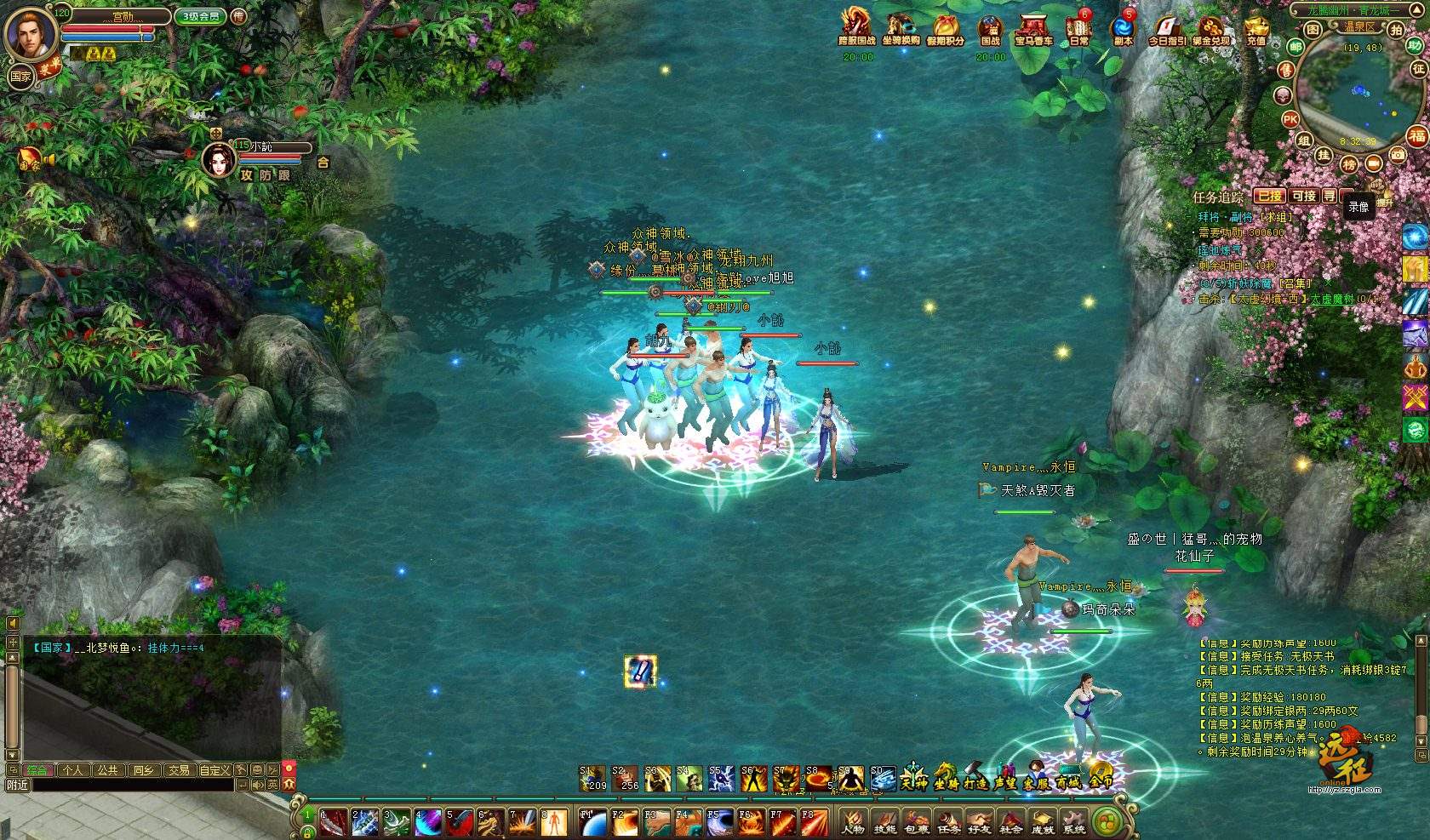The image size is (1430, 840).
Task: Open the 人物 character panel
Action: 853,821
